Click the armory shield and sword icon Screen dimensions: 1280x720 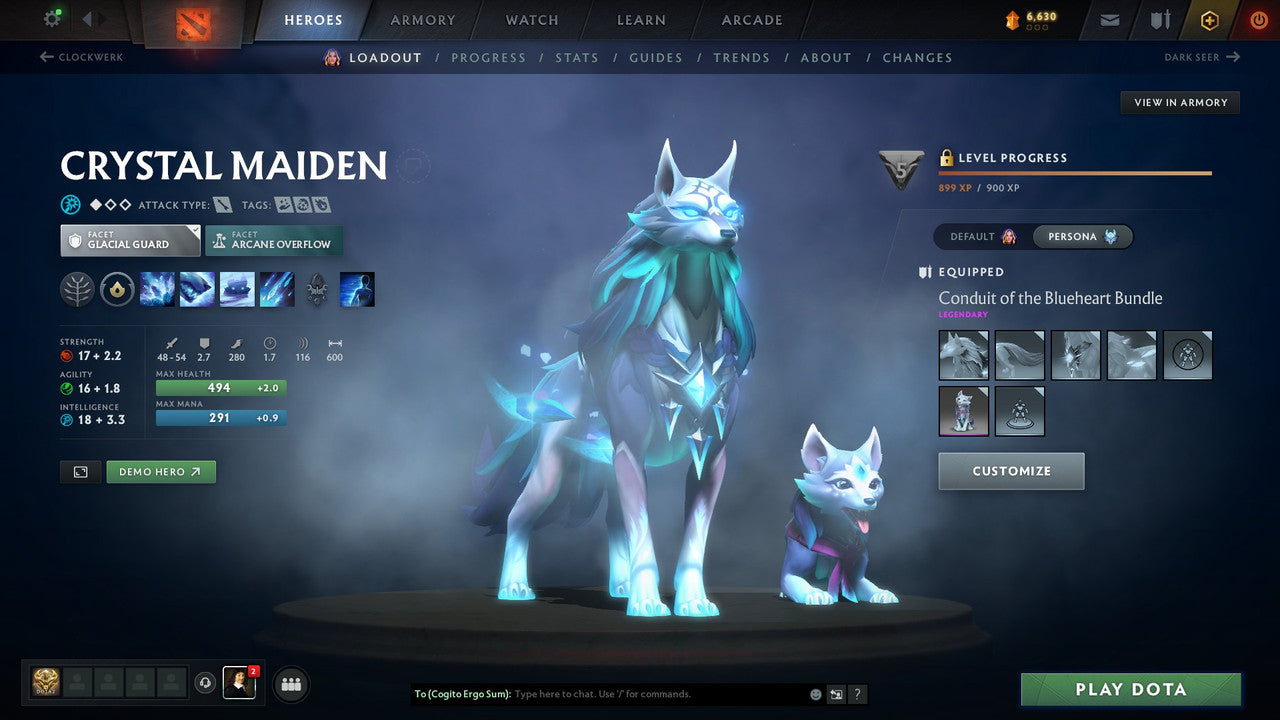(1156, 19)
